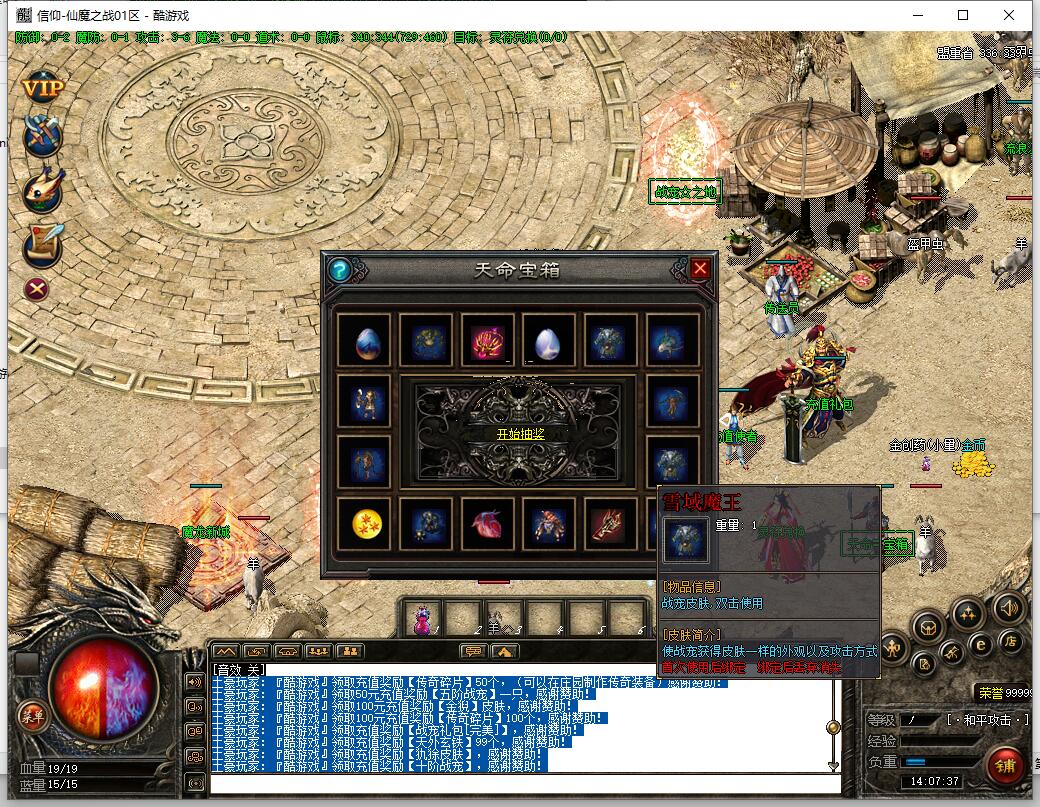Switch the 和平攻击 attack mode
The height and width of the screenshot is (807, 1040).
click(x=988, y=719)
